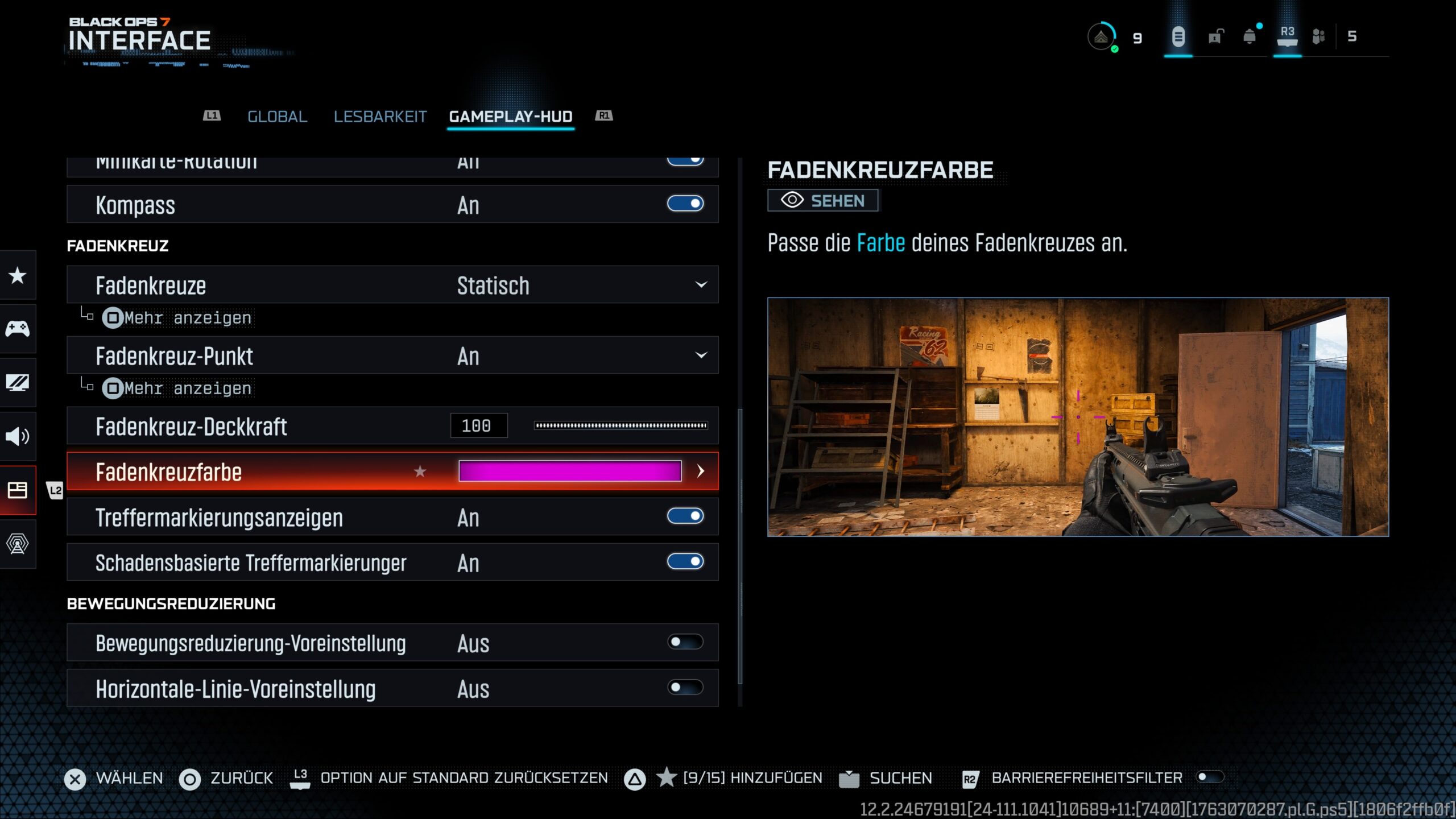Adjust the Fadenkreuz-Deckkraft slider
The height and width of the screenshot is (819, 1456).
click(x=621, y=425)
